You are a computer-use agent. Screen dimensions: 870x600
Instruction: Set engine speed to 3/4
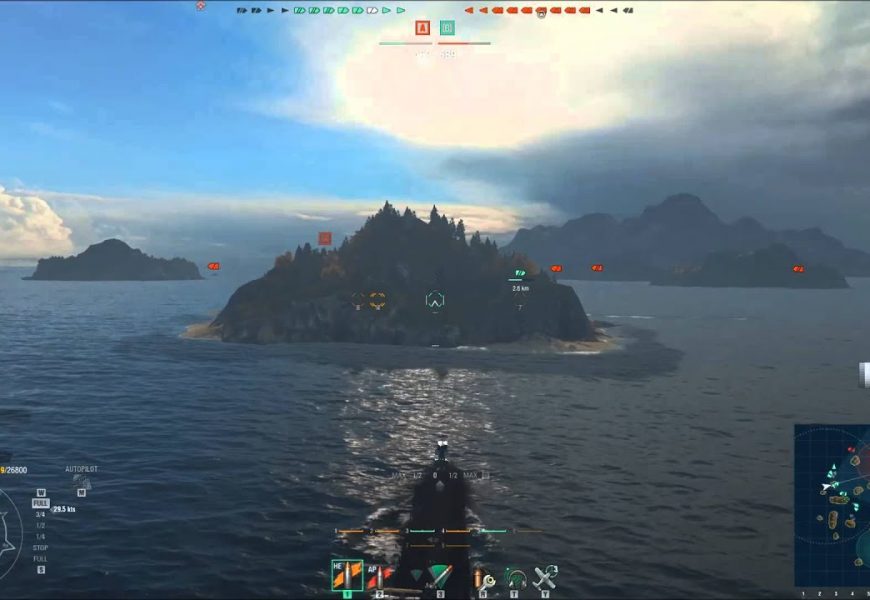point(40,515)
